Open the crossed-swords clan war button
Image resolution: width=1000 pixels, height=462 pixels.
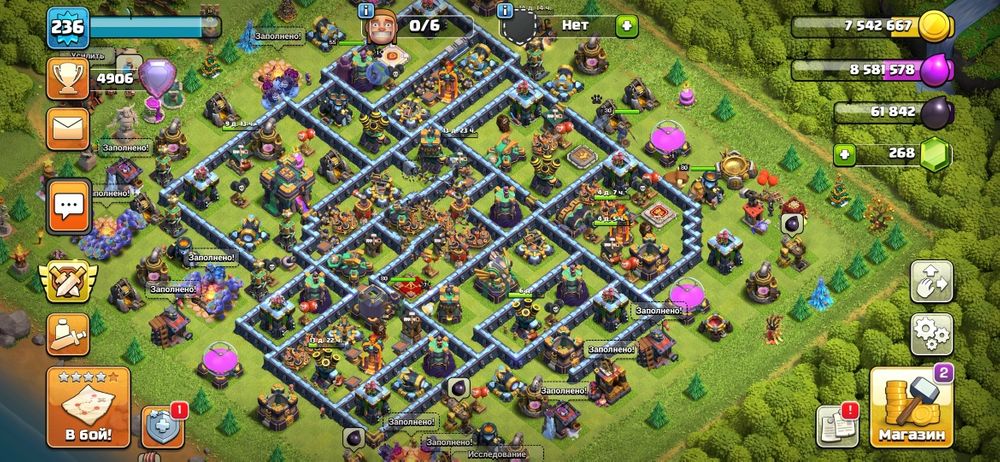pyautogui.click(x=68, y=282)
